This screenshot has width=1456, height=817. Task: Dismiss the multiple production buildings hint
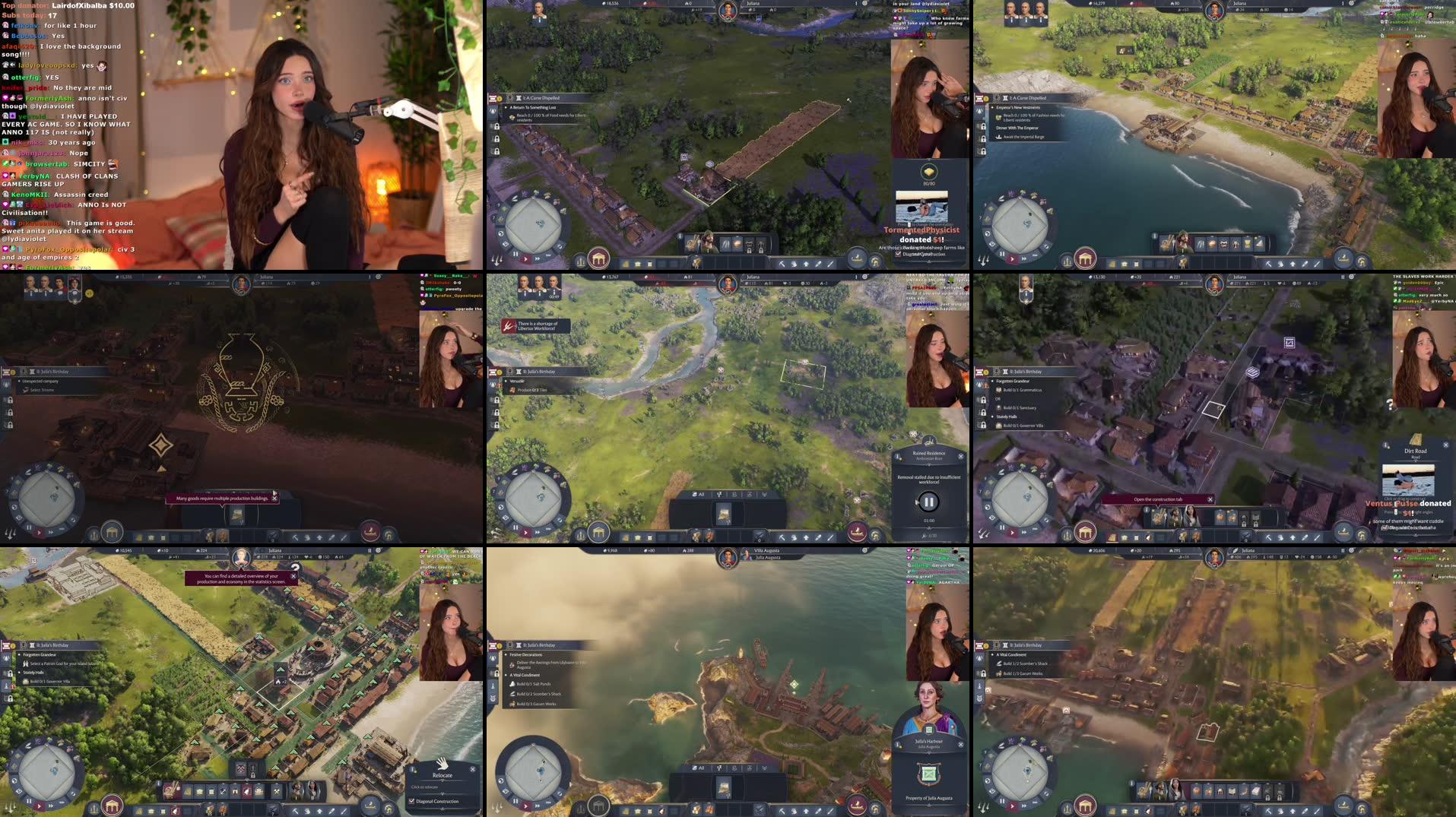coord(274,499)
